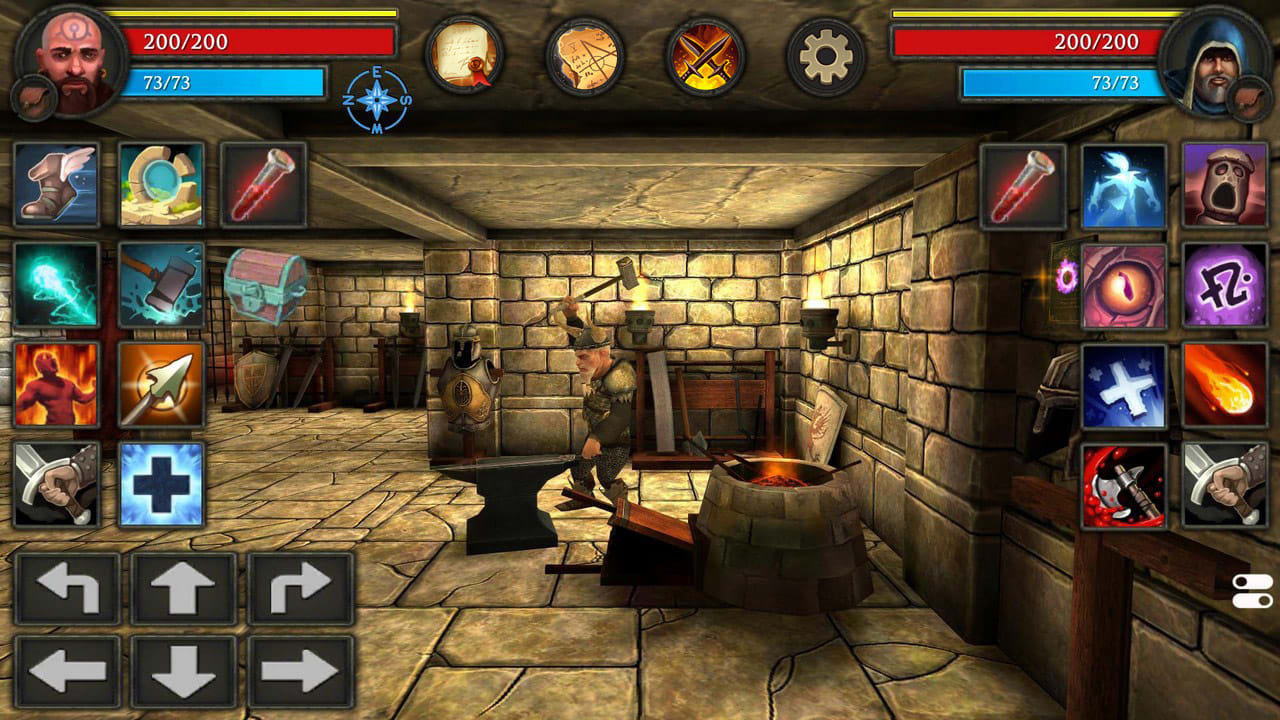Use the red healing potion on the left
The width and height of the screenshot is (1280, 720).
coord(264,186)
